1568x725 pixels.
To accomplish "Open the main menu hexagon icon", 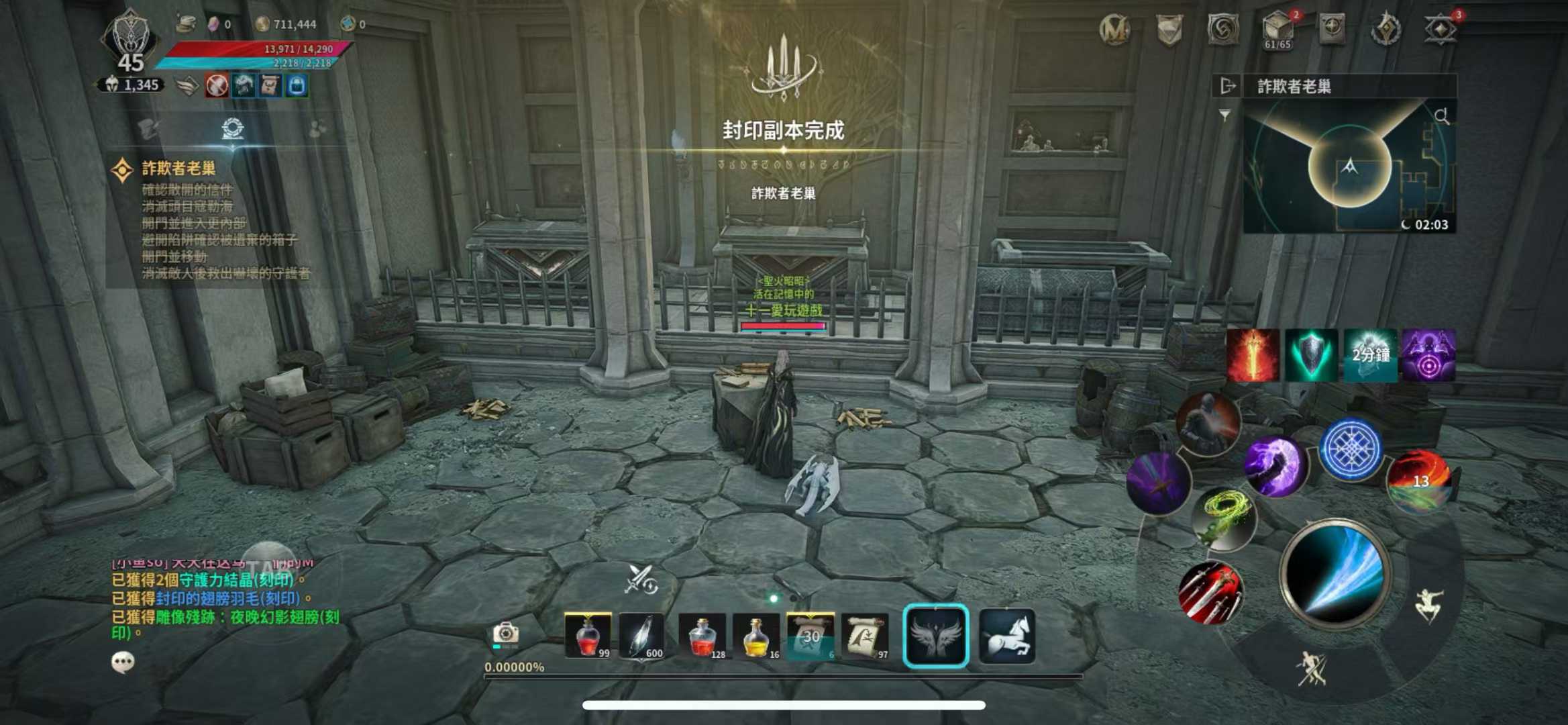I will click(x=1440, y=29).
